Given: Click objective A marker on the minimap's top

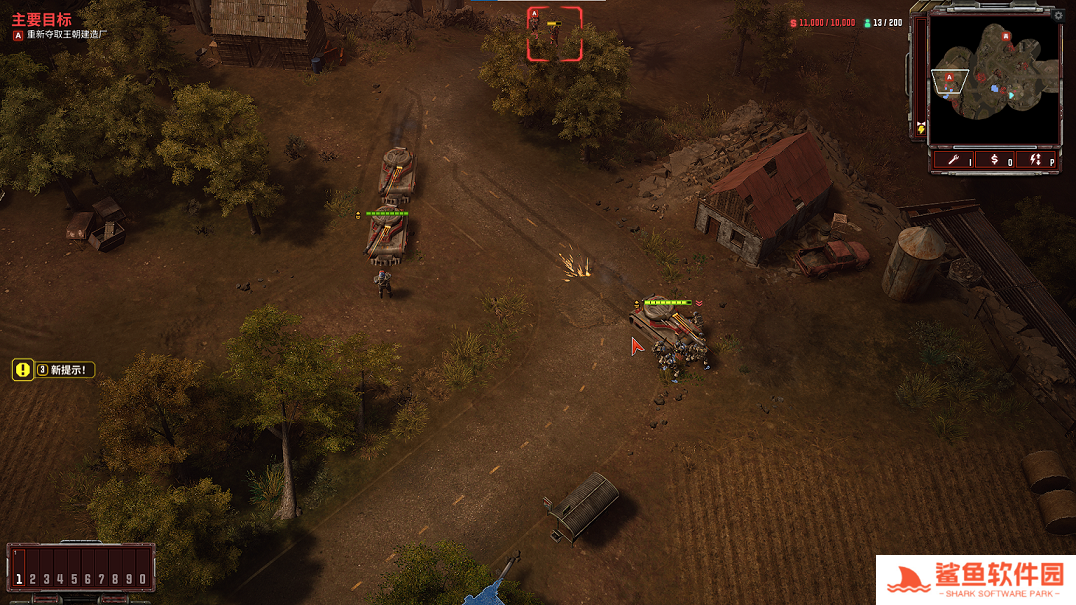Looking at the screenshot, I should 1006,36.
